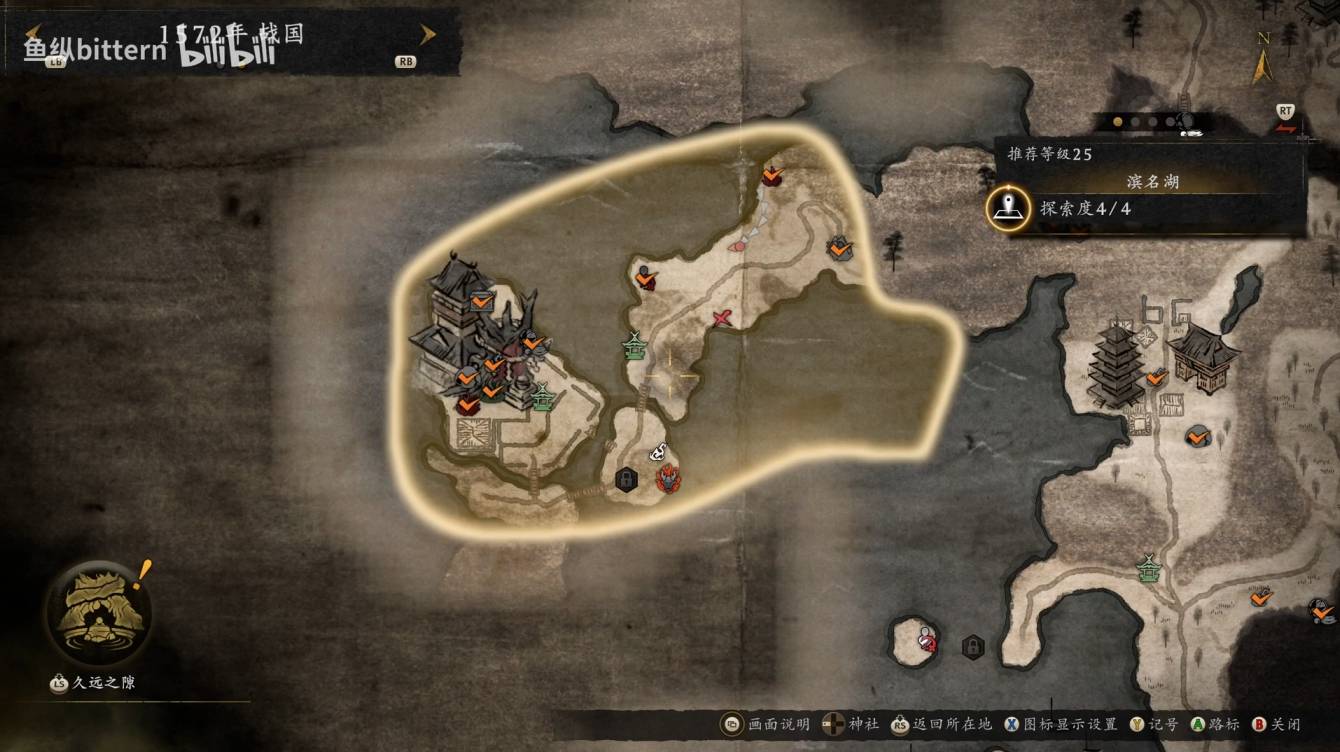Viewport: 1340px width, 752px height.
Task: Select the white mask marker above the demon
Action: (659, 452)
